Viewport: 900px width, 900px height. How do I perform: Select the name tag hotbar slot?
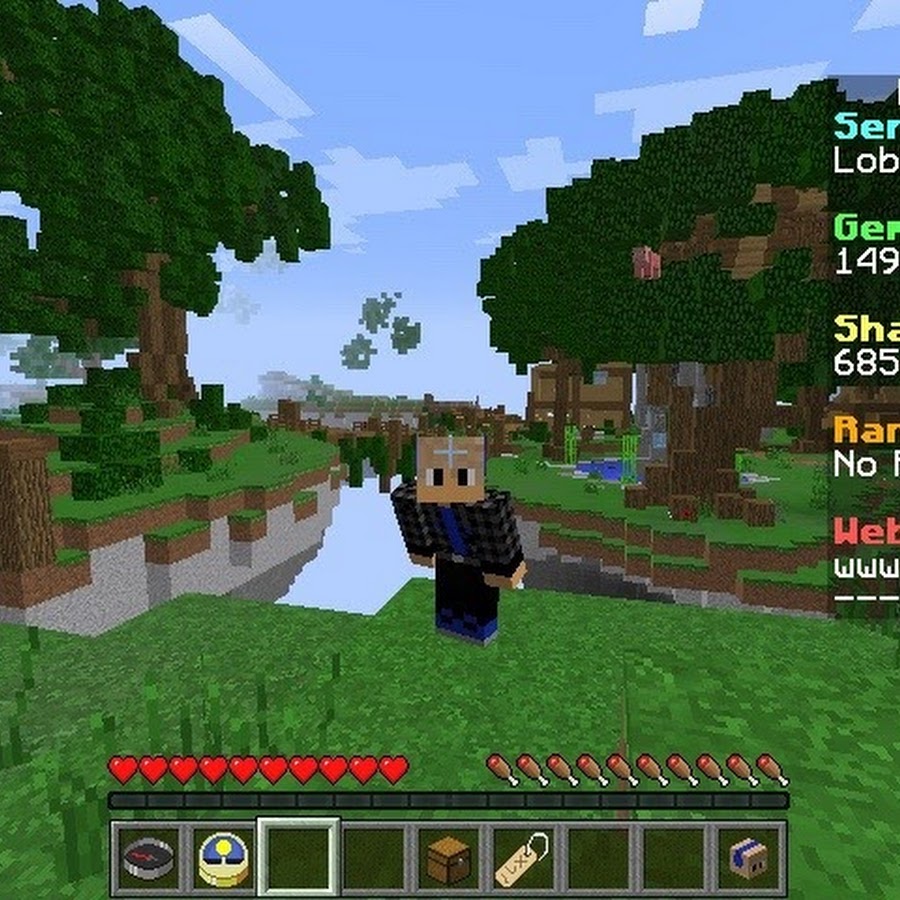pos(522,858)
